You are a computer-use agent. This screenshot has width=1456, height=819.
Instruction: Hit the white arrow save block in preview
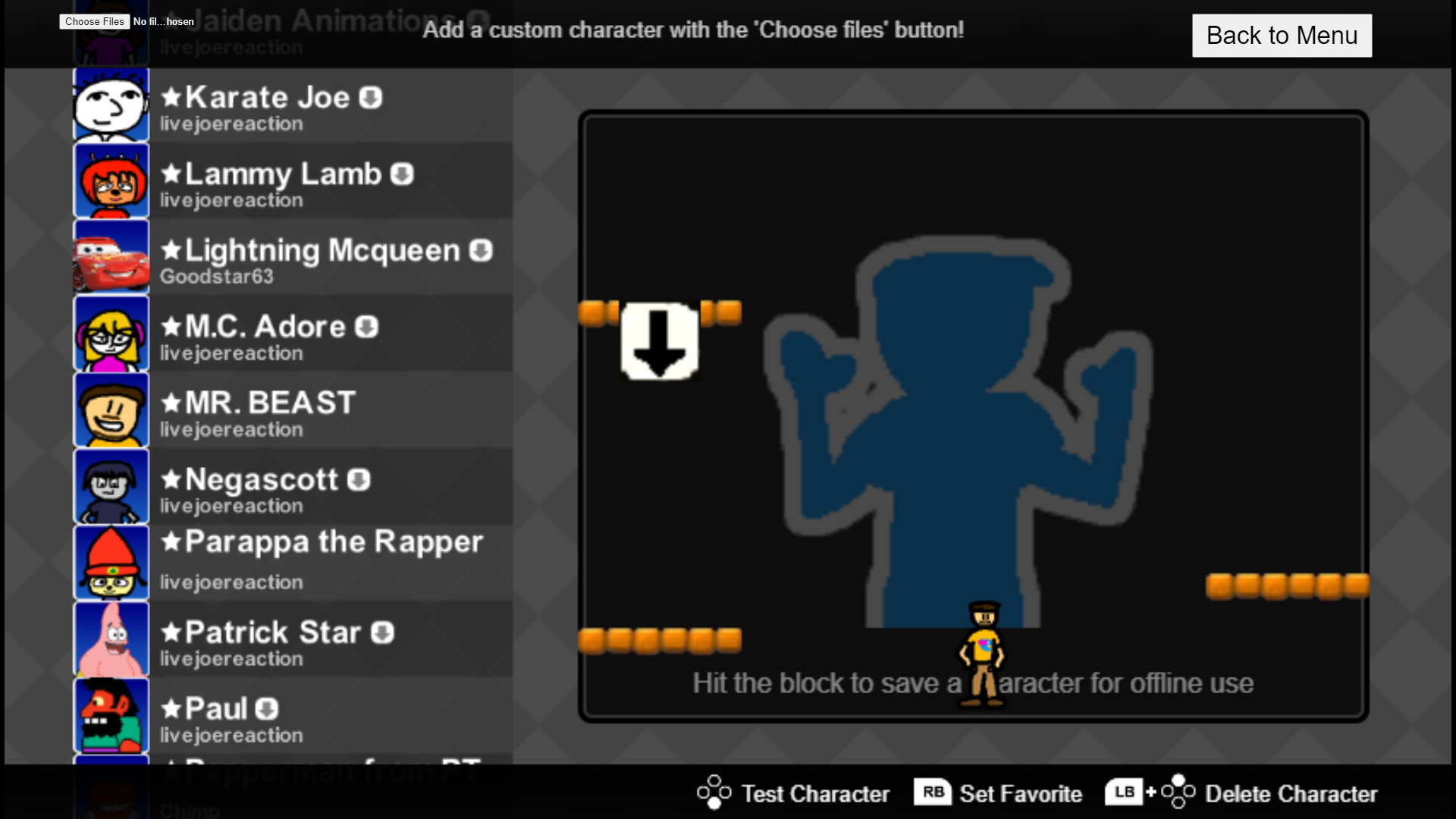(658, 343)
